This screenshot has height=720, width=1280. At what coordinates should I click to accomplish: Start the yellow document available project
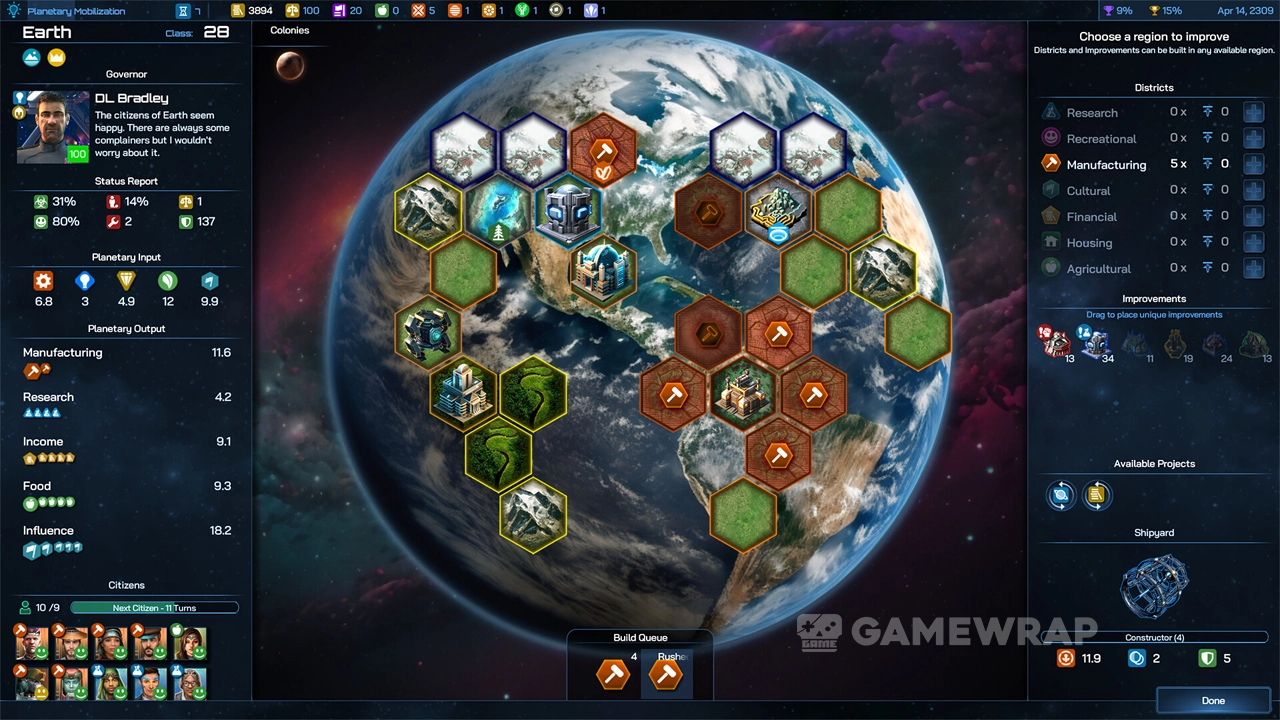coord(1097,495)
